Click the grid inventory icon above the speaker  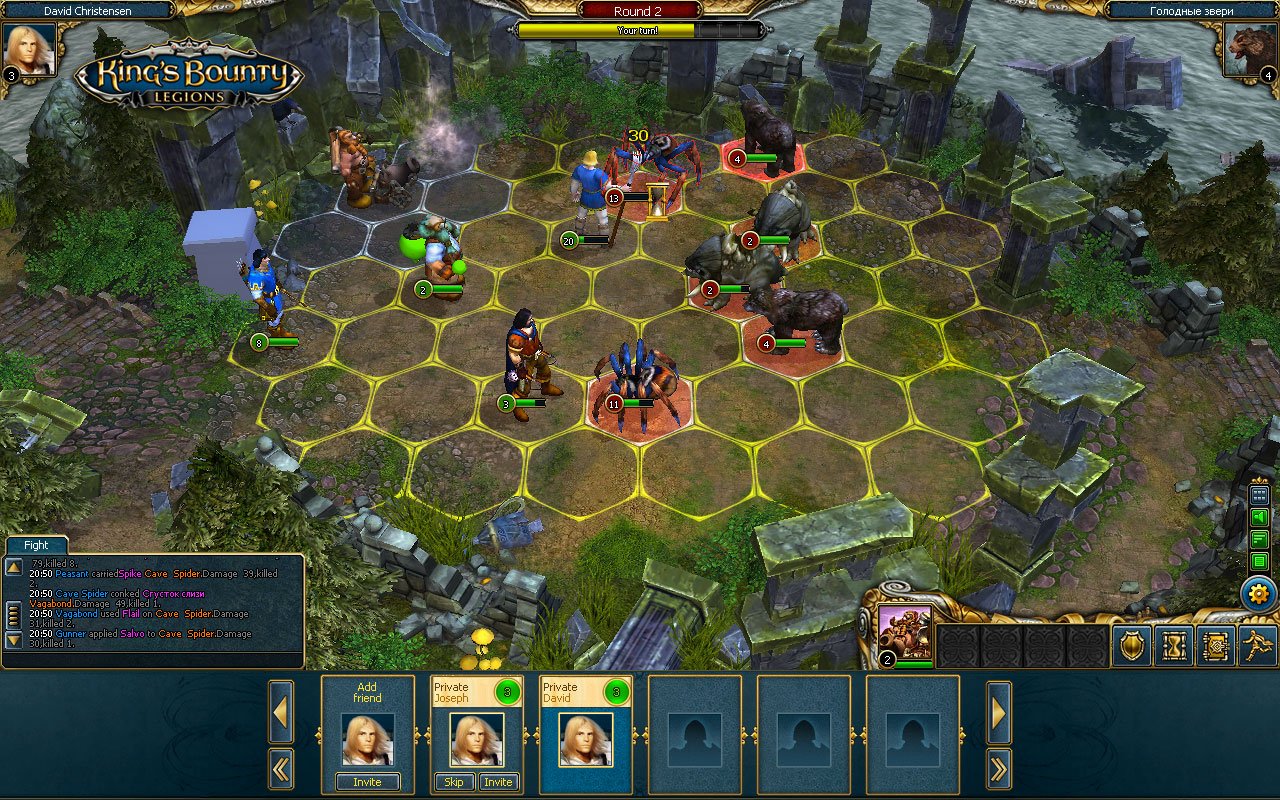[1258, 494]
